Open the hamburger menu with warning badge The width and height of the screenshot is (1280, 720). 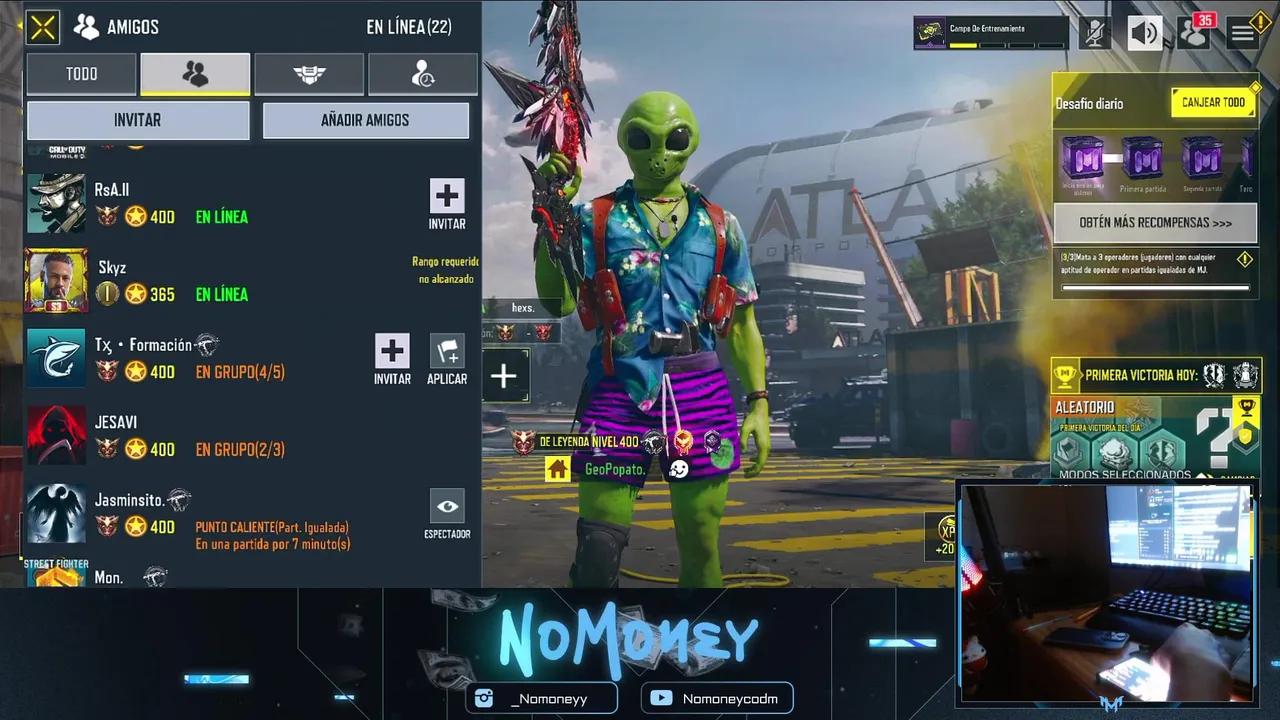(x=1242, y=32)
